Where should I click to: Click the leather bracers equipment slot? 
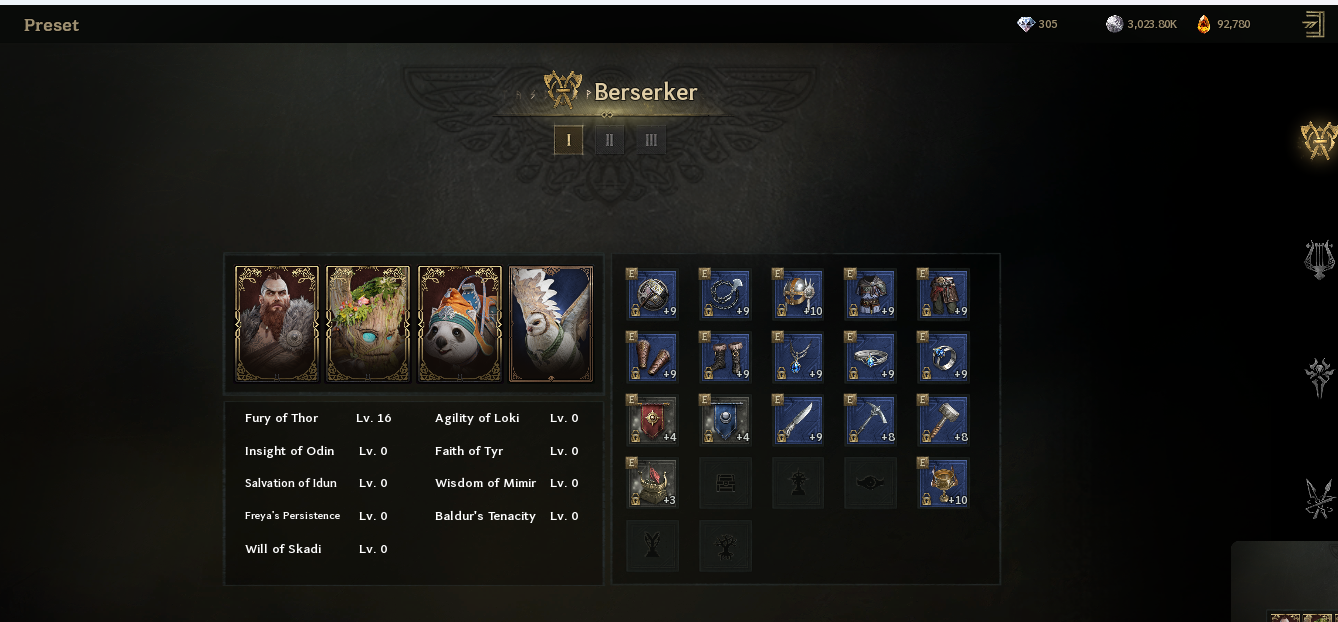(652, 357)
